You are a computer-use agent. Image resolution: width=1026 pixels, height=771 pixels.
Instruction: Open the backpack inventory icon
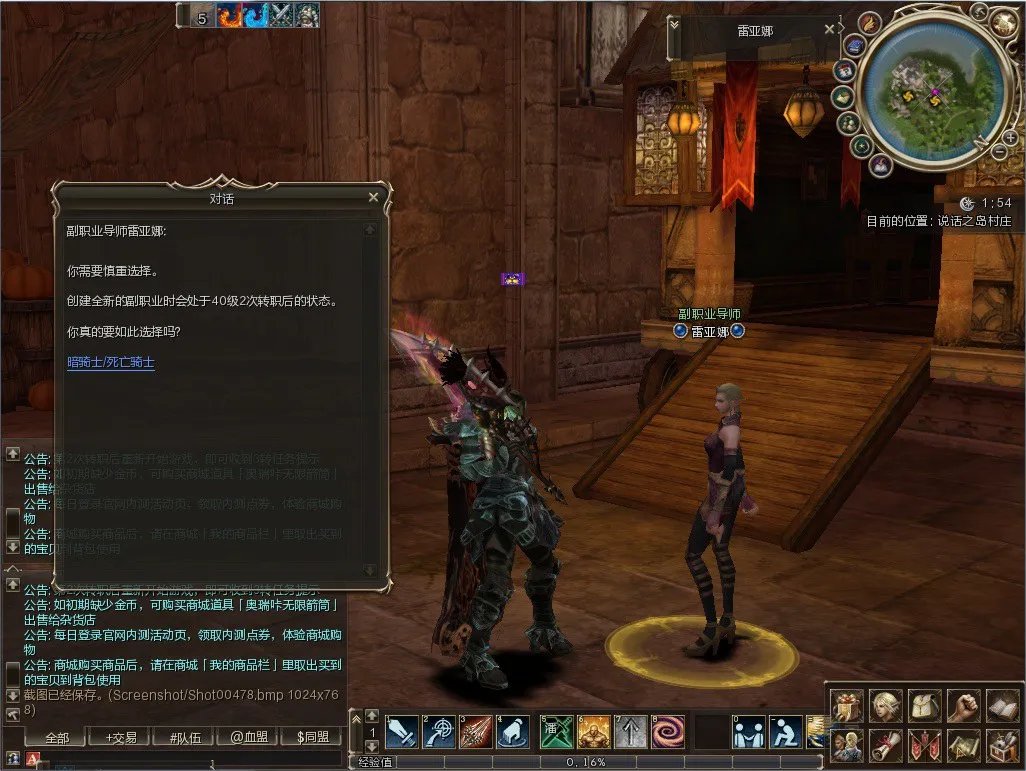(x=925, y=706)
